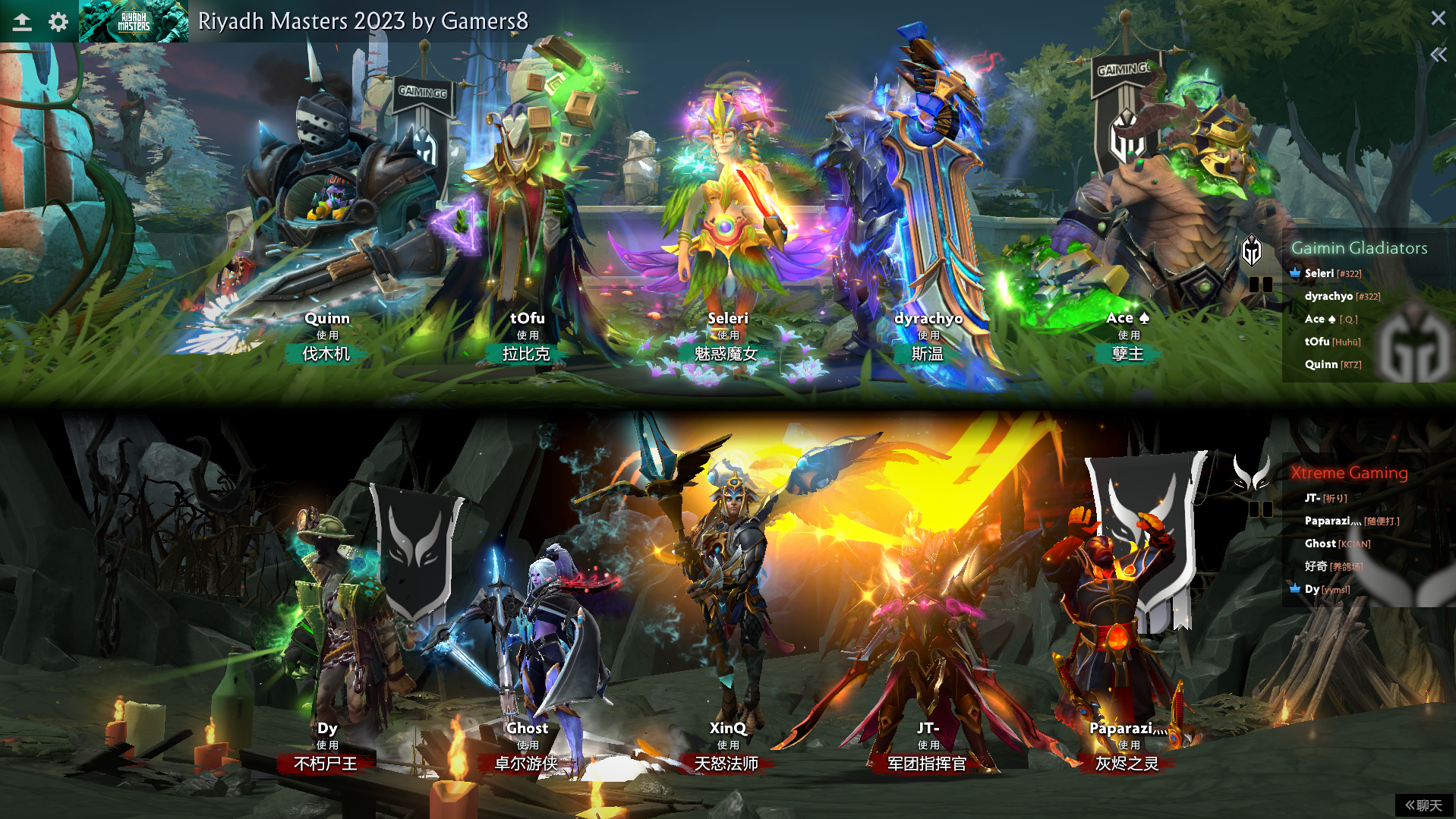Image resolution: width=1456 pixels, height=819 pixels.
Task: Select Seleri in the Gaimin Gladiators list
Action: pos(1319,273)
